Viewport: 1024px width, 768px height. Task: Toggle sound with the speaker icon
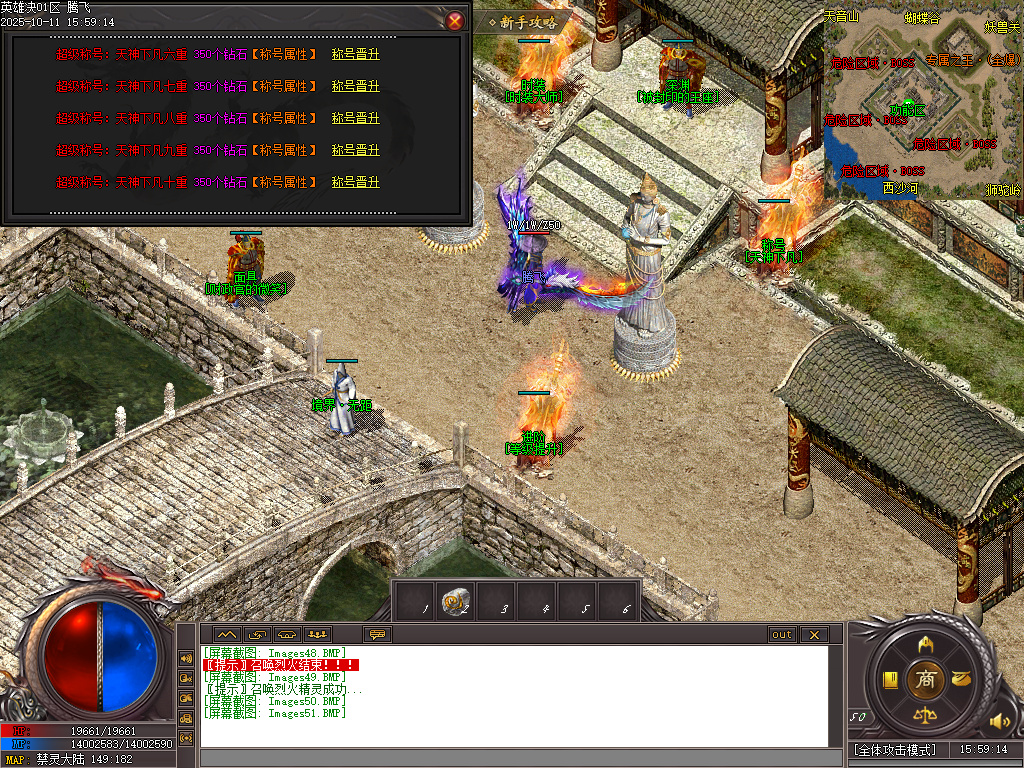[x=996, y=720]
